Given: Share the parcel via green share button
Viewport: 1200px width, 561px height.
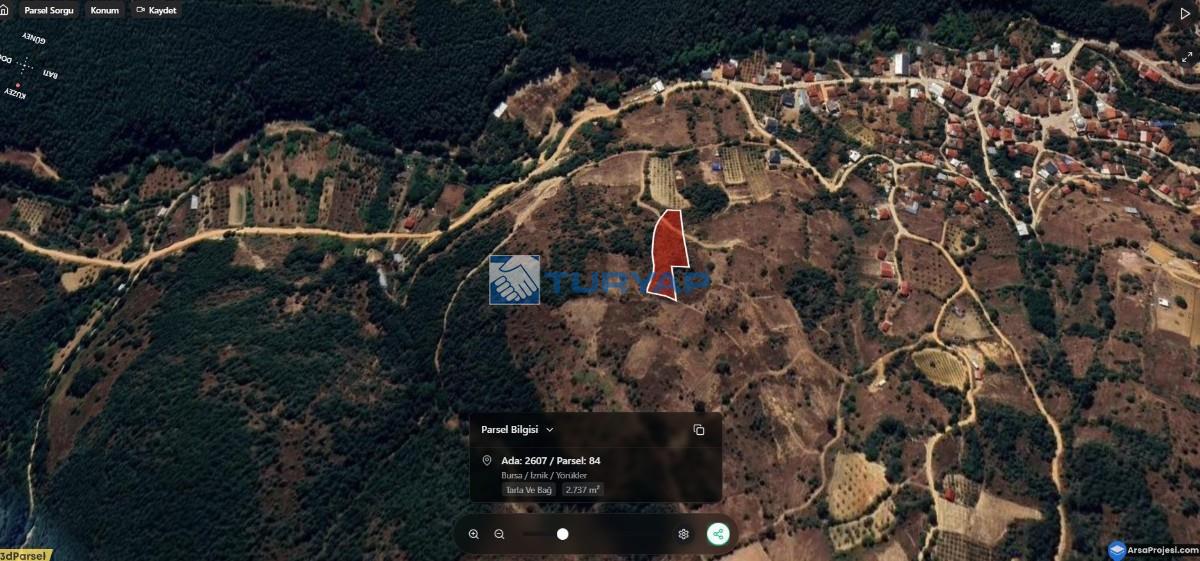Looking at the screenshot, I should coord(718,534).
